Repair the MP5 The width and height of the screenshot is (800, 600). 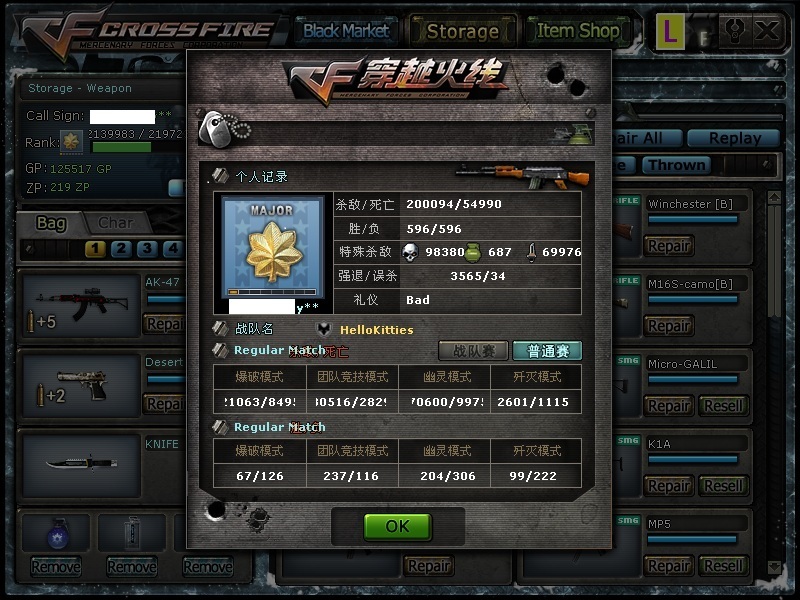point(668,565)
